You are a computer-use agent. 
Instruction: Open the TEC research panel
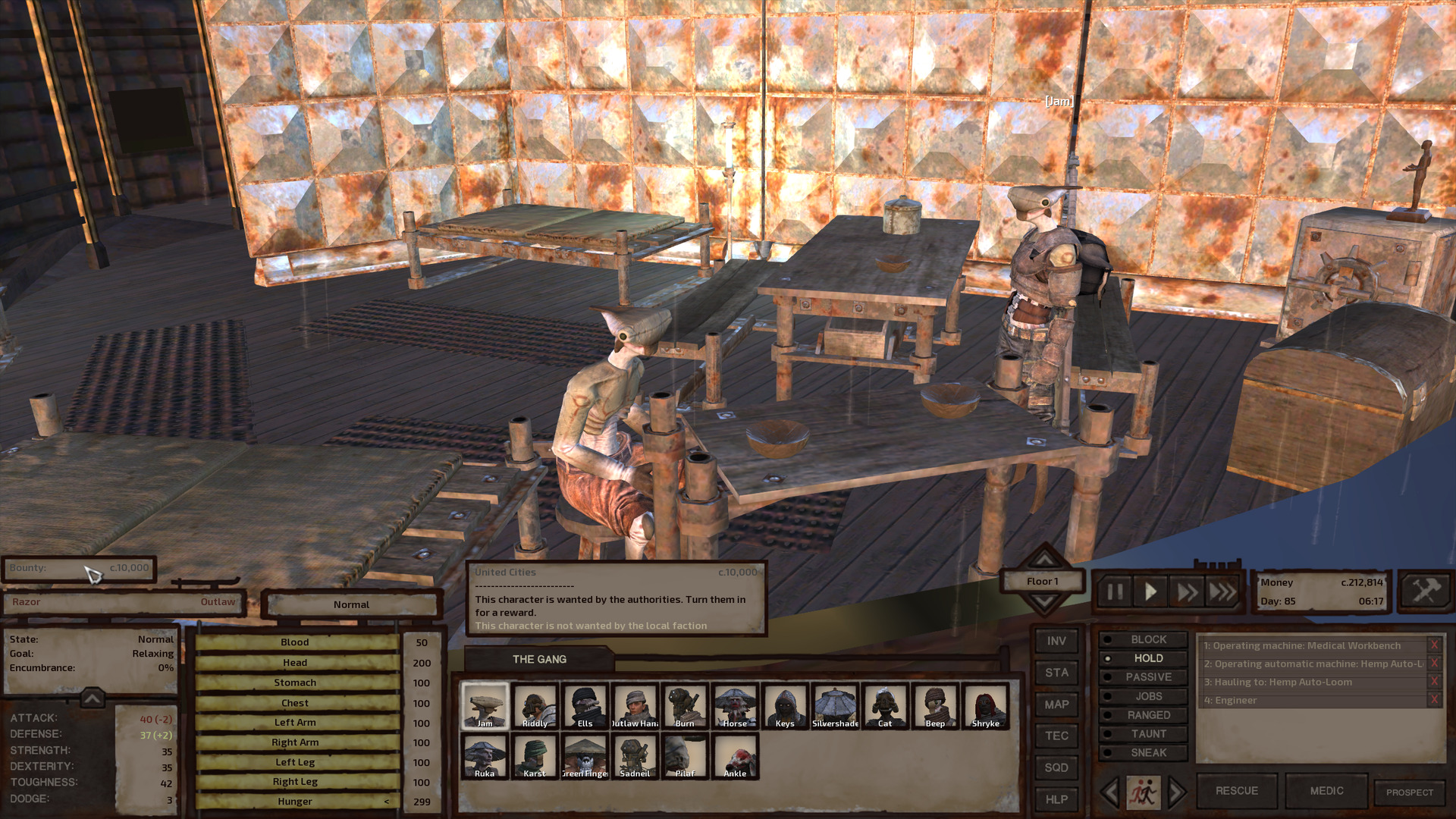[1056, 736]
